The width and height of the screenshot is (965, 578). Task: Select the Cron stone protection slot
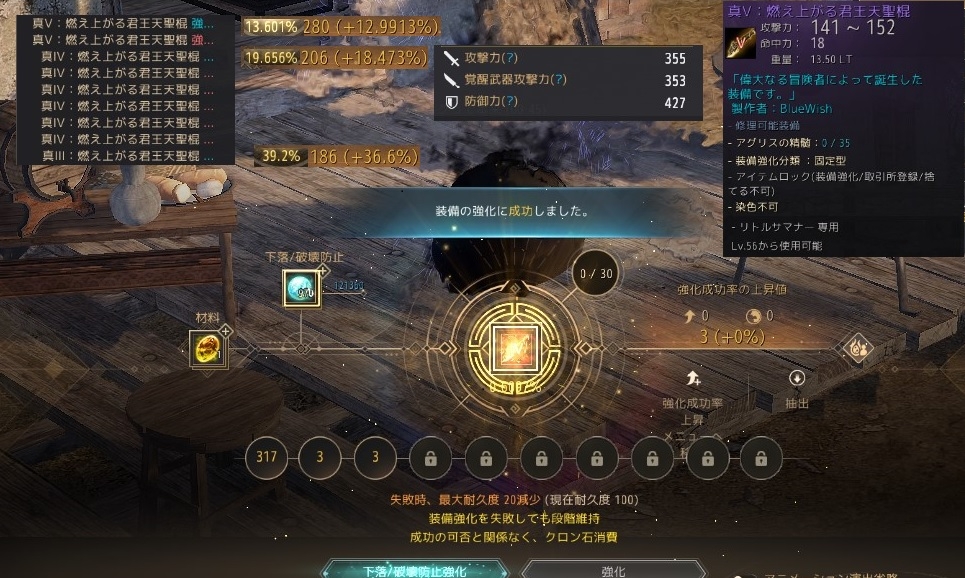tap(302, 289)
